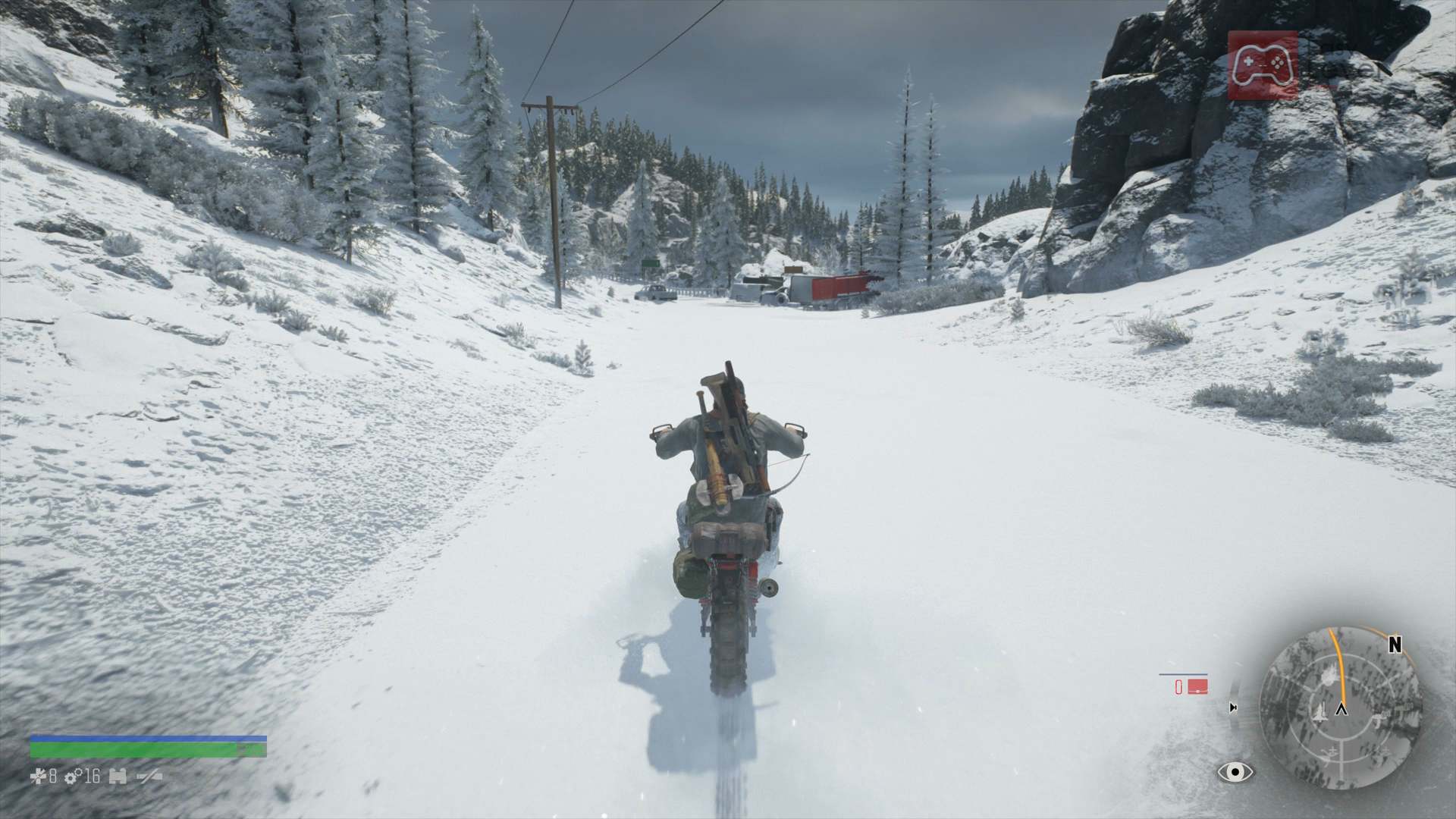Click the North compass marker
Viewport: 1456px width, 819px height.
1394,645
